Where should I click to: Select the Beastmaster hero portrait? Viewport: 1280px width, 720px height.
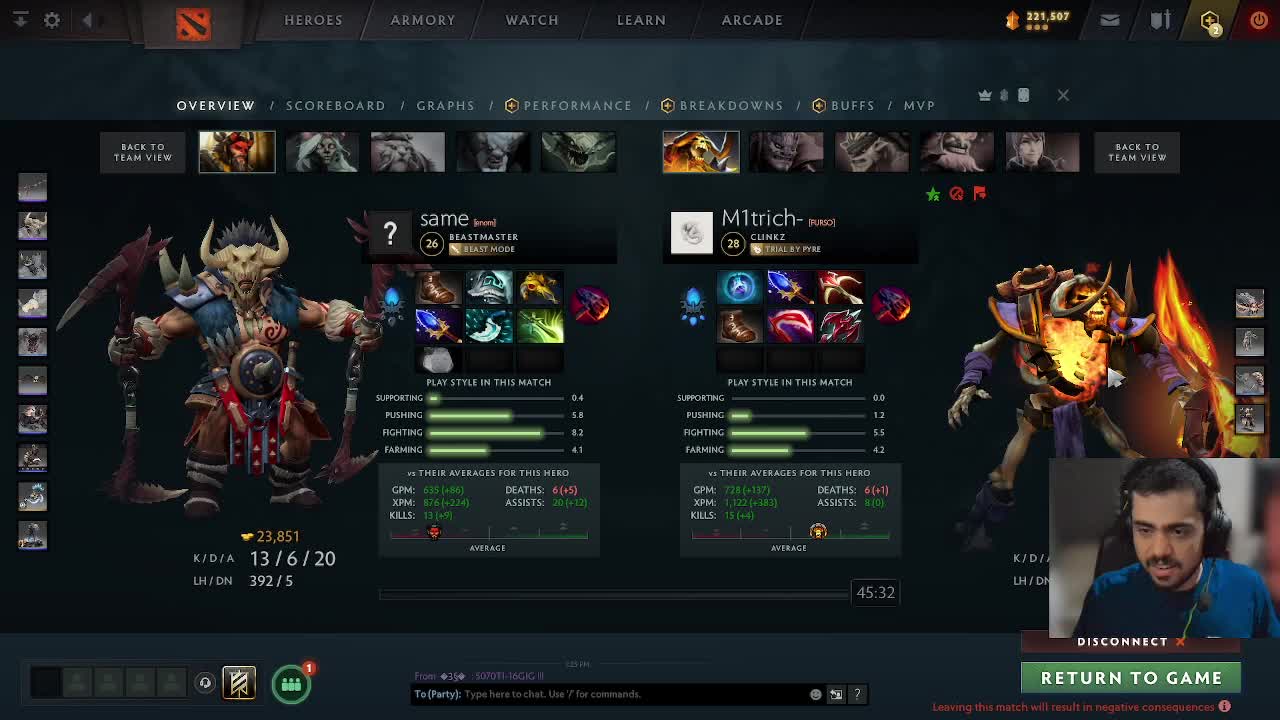click(x=237, y=152)
